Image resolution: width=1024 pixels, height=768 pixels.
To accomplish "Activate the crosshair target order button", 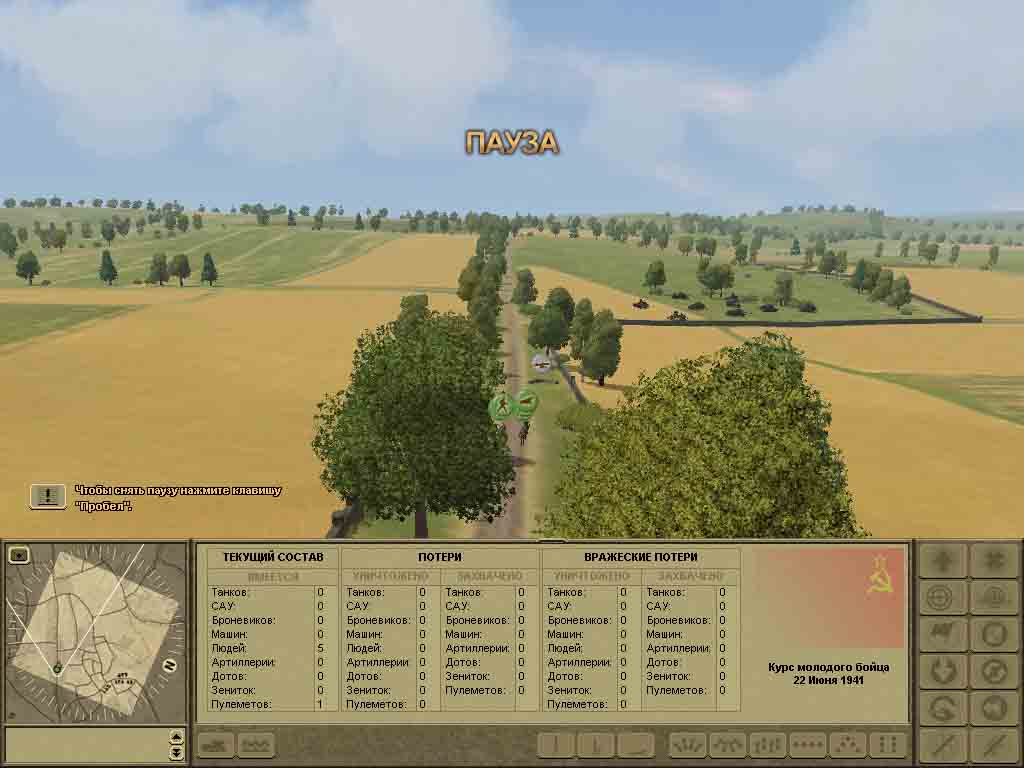I will pyautogui.click(x=942, y=598).
